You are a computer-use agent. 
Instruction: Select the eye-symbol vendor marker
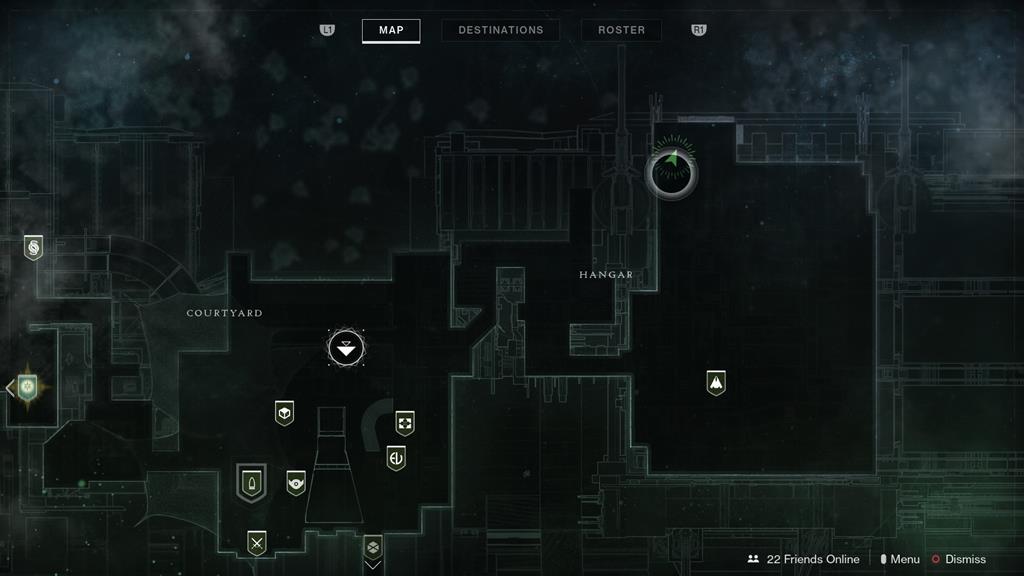click(x=296, y=483)
